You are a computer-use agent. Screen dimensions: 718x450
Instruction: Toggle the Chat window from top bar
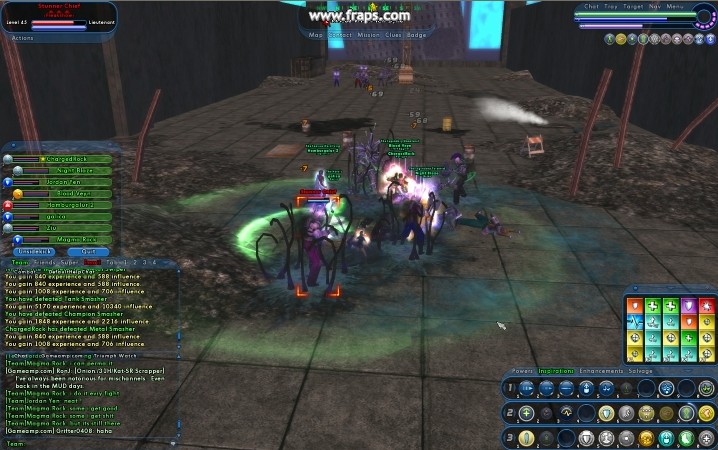(590, 6)
